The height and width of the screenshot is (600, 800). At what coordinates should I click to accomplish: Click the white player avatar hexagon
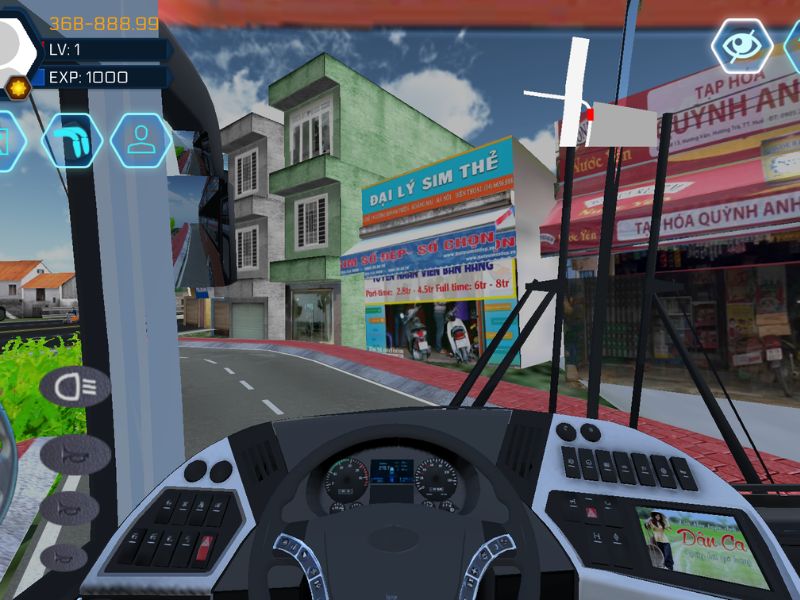point(12,45)
